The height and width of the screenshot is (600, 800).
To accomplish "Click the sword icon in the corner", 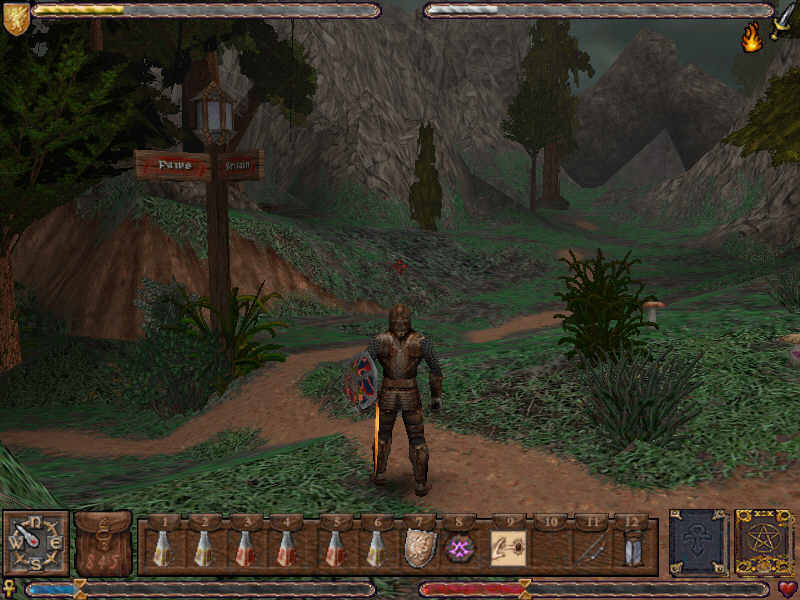I will (x=784, y=18).
